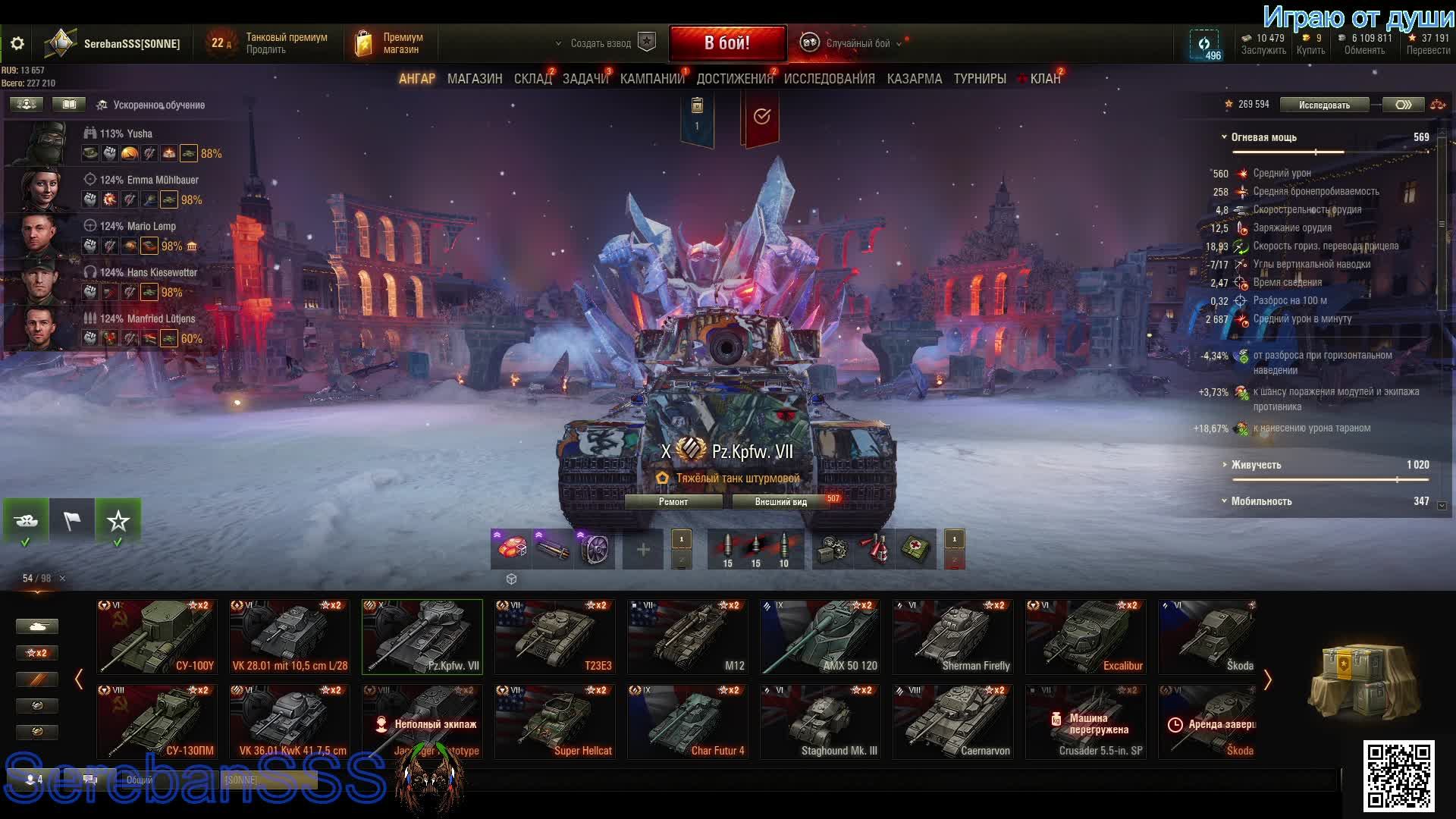Add equipment in the empty plus slot
The image size is (1456, 819).
pos(642,550)
